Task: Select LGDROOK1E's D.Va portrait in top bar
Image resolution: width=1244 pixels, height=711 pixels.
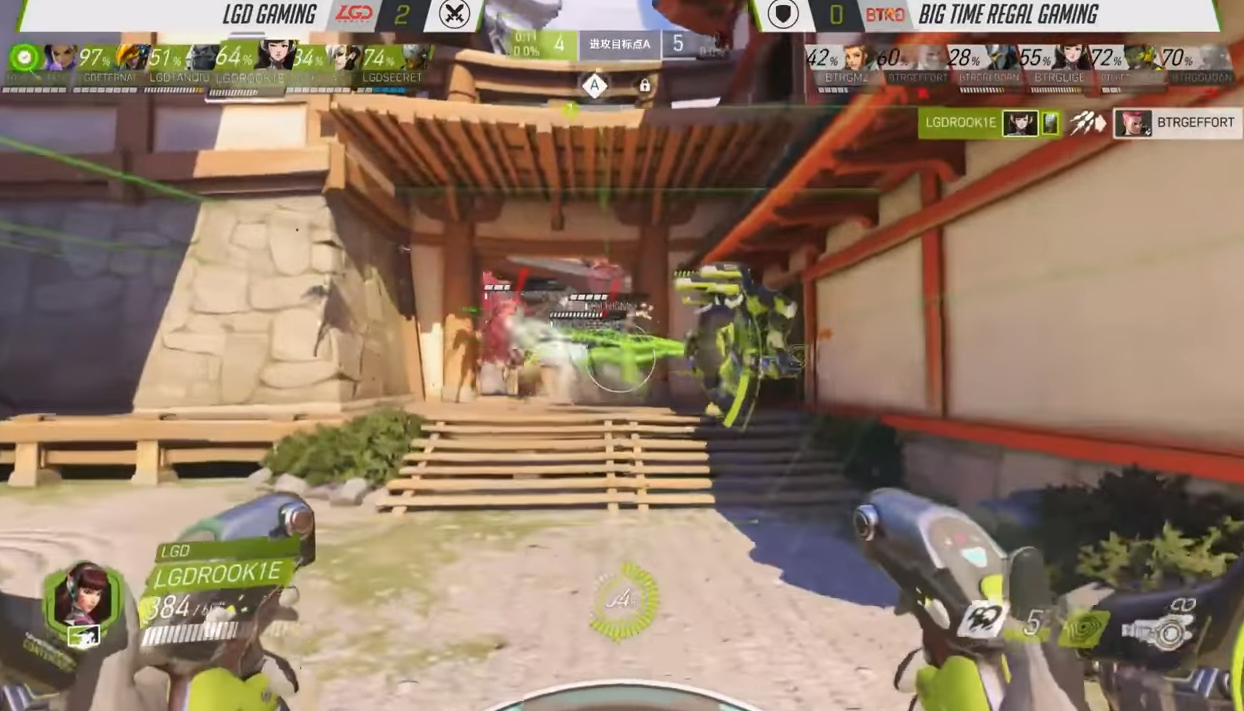Action: point(274,58)
